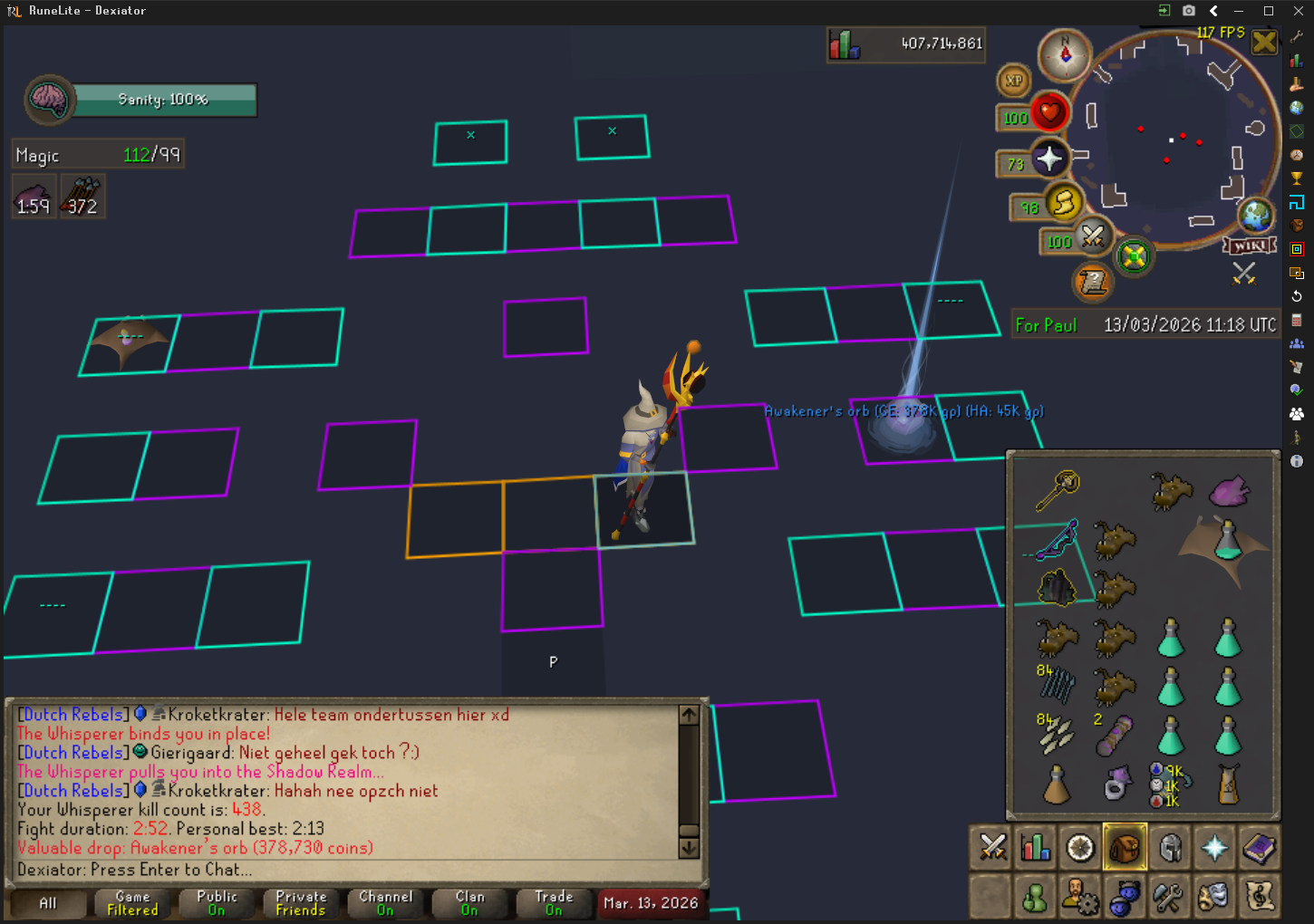Open the Emotes masks tab

[x=1213, y=897]
